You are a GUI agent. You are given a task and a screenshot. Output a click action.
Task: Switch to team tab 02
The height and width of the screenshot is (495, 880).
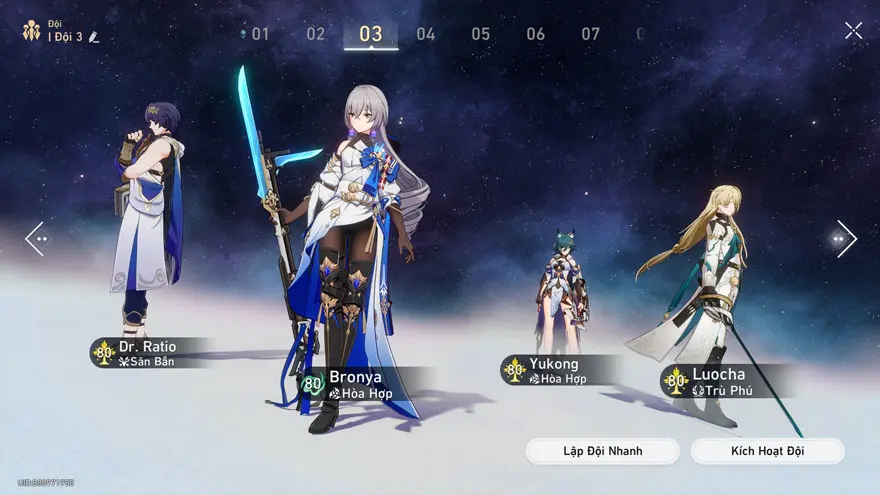[x=316, y=34]
